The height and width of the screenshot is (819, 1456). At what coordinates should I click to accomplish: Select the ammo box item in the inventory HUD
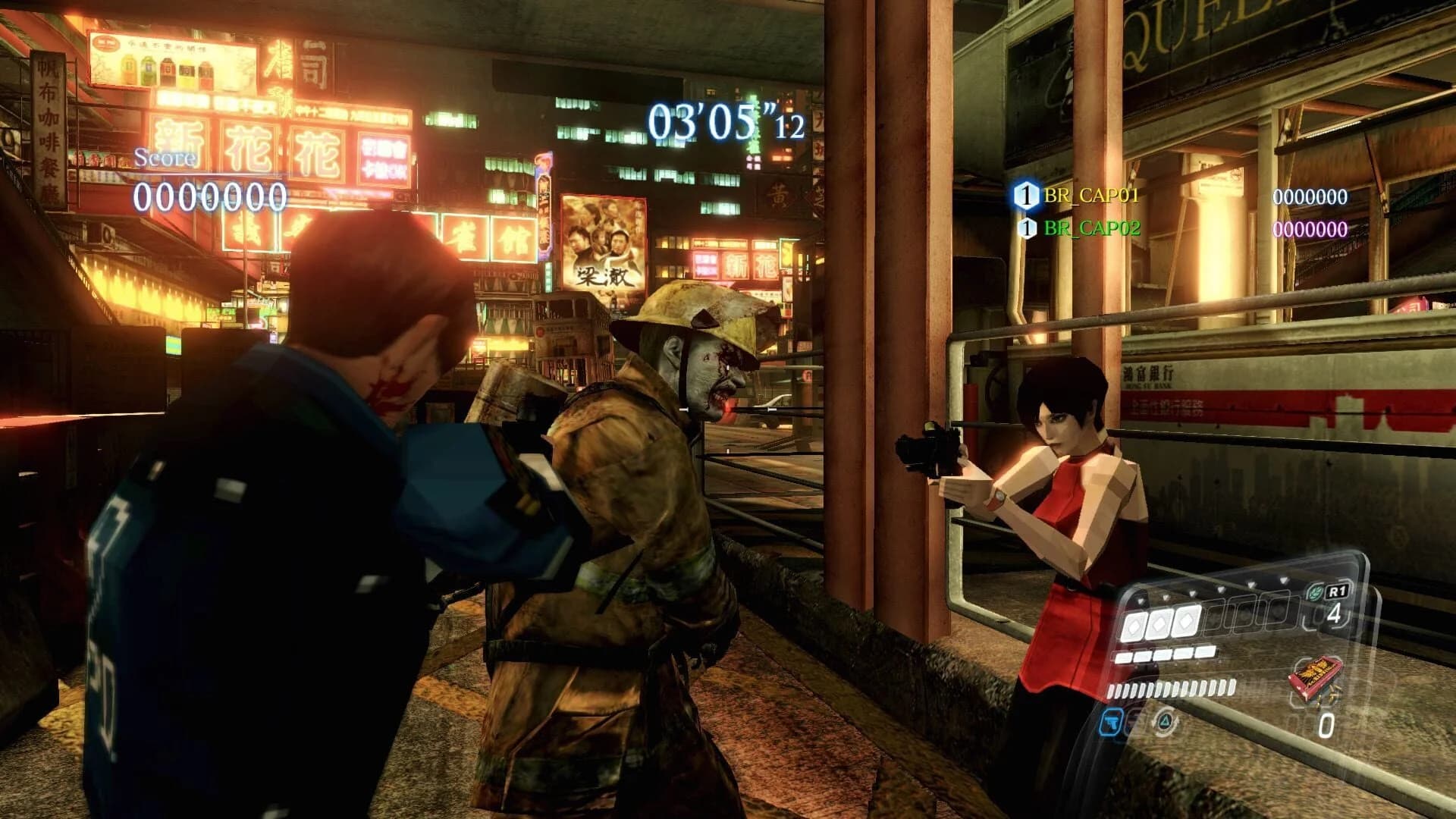(1316, 678)
